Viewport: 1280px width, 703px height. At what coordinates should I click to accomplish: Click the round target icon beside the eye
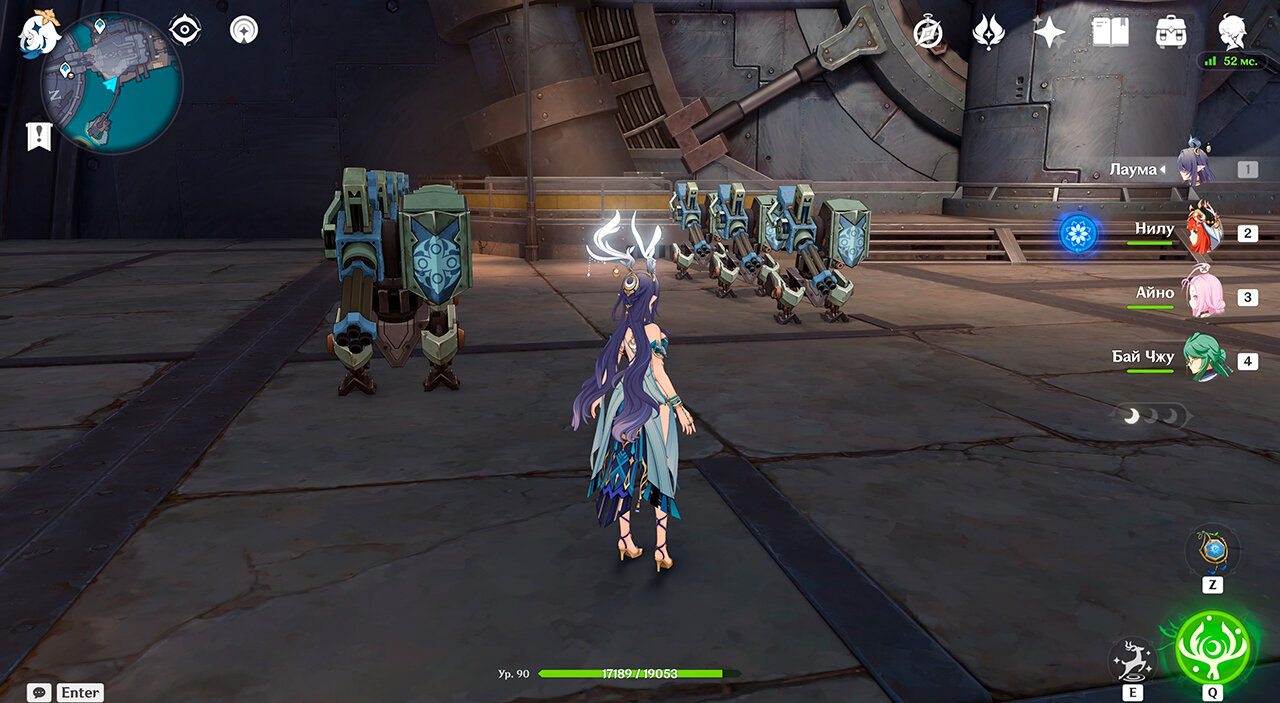coord(243,30)
